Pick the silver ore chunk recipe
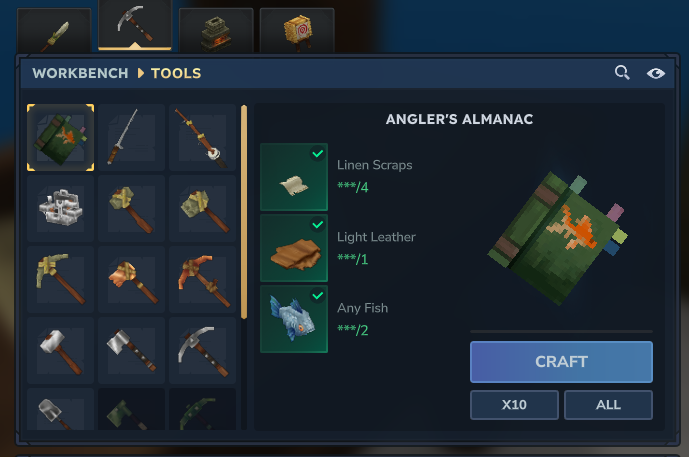Viewport: 689px width, 457px height. point(61,209)
